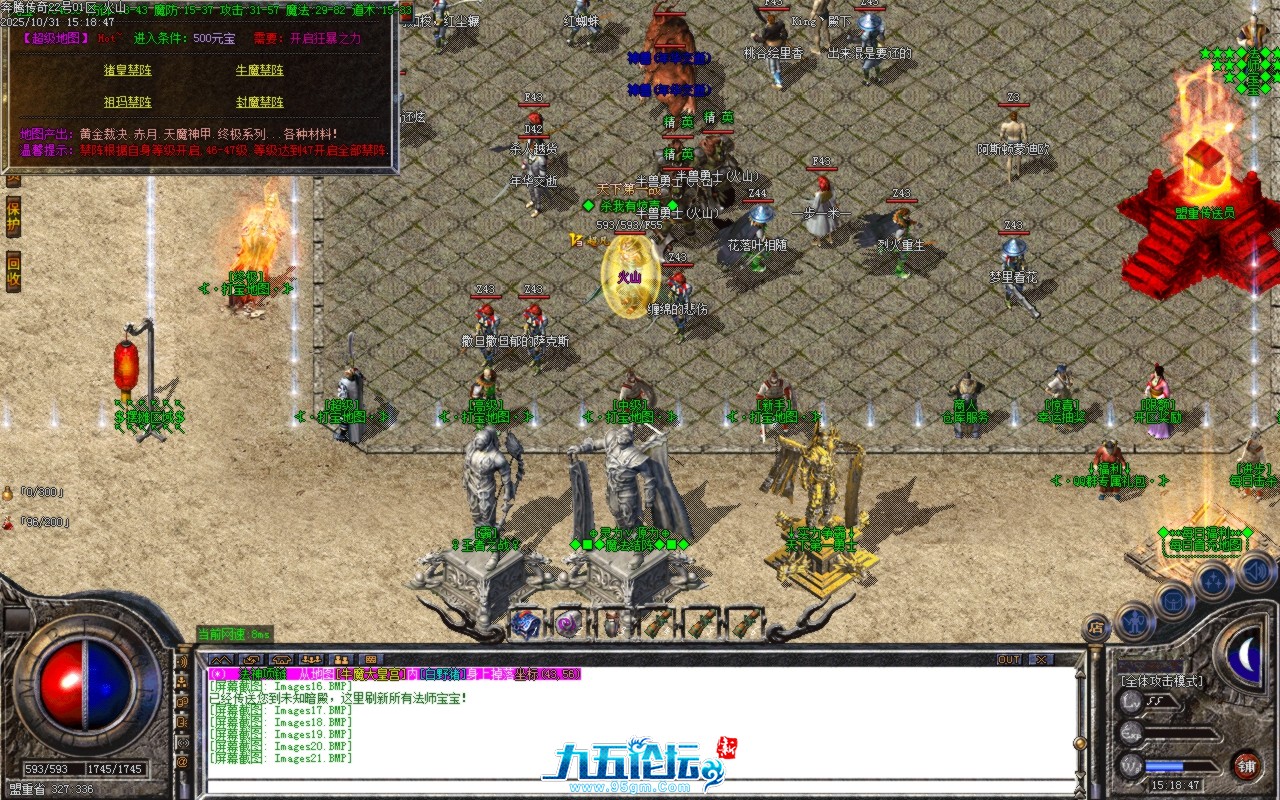Open the character equipment window icon
1280x800 pixels.
[x=1134, y=622]
